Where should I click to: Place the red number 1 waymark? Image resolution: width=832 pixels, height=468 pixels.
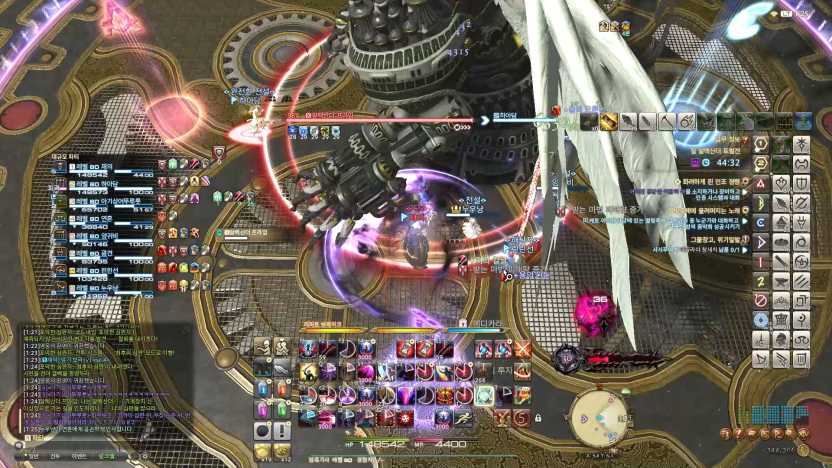coord(762,260)
